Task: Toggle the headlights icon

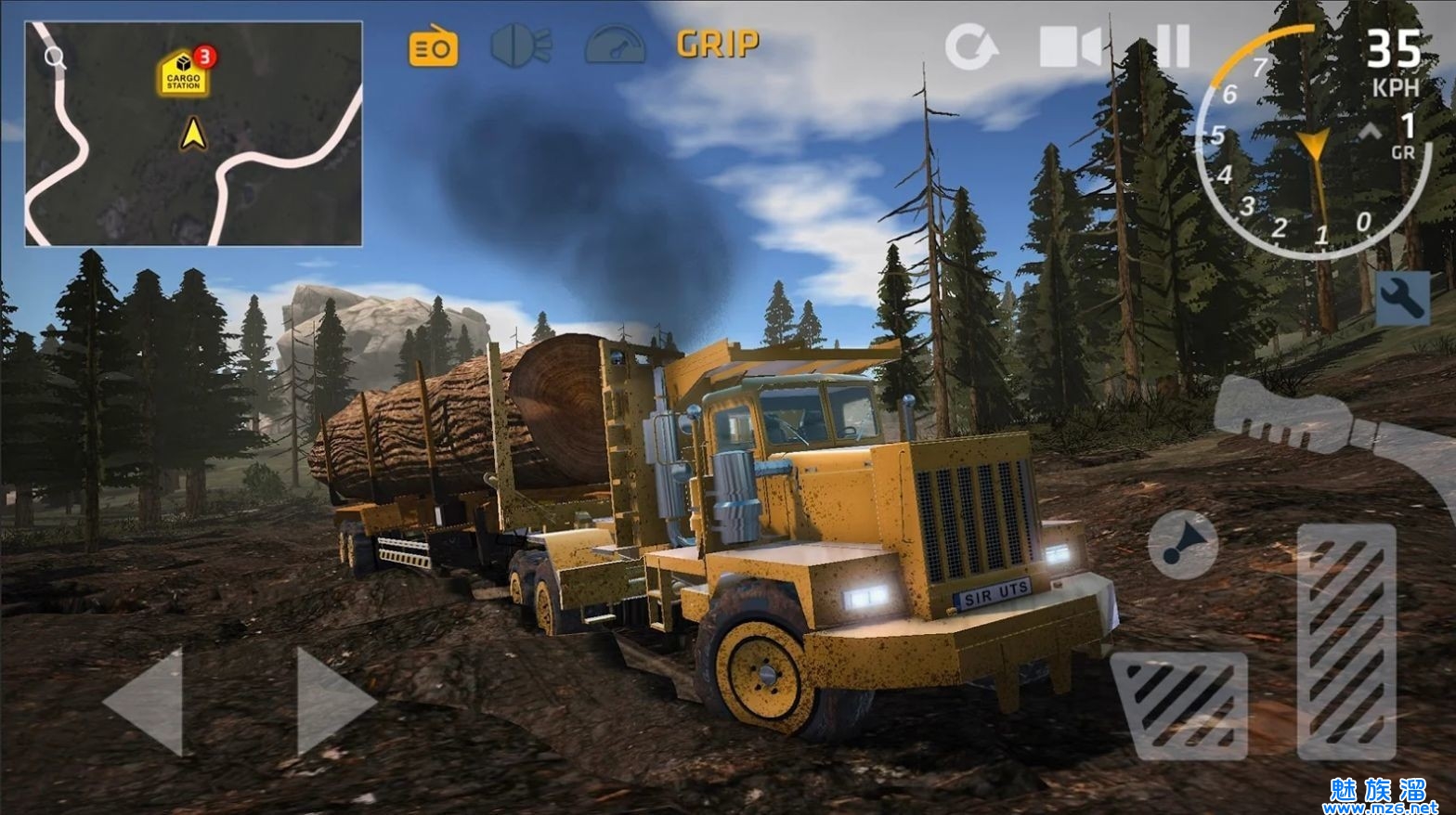Action: tap(521, 45)
